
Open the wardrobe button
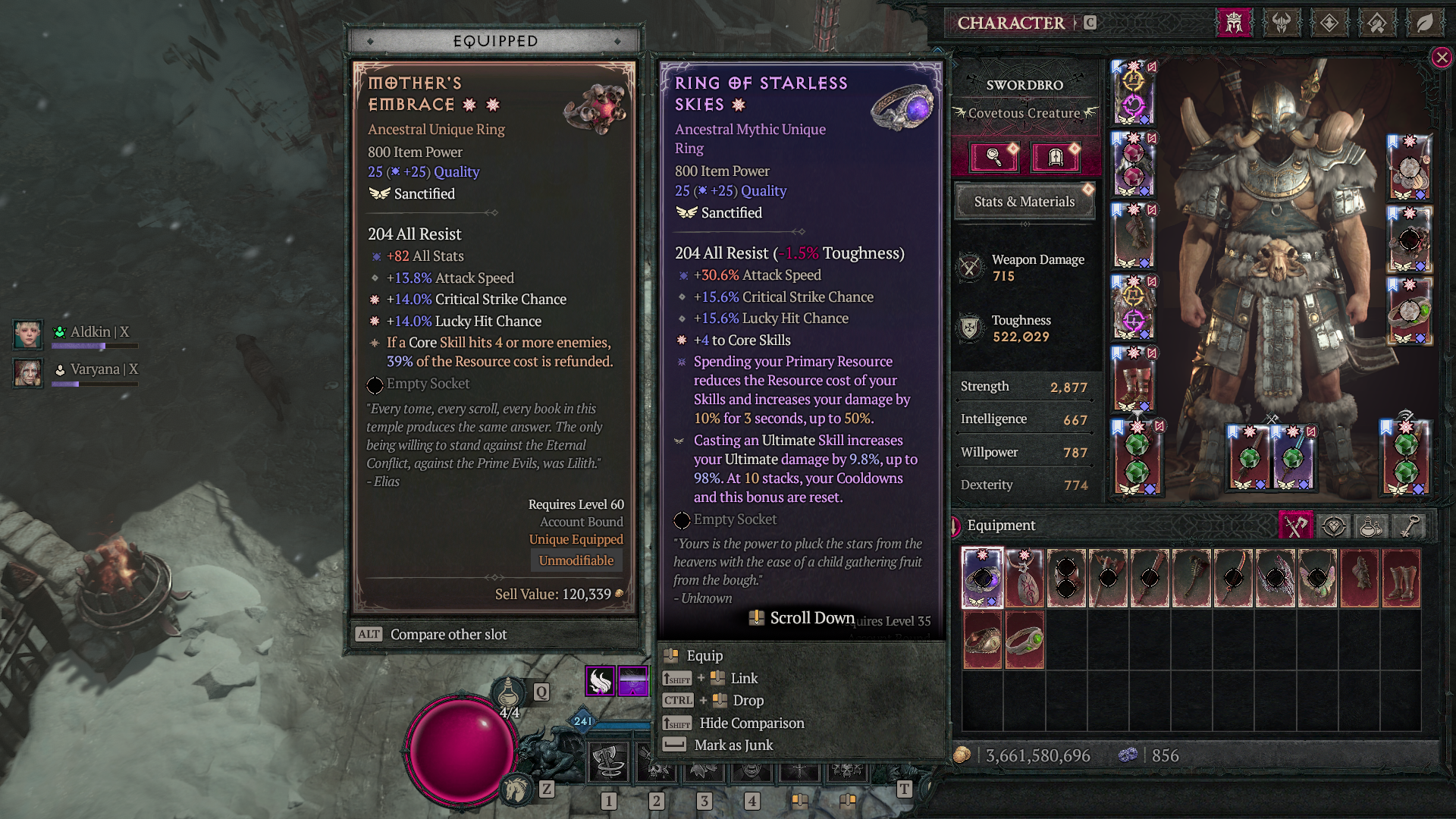[x=1055, y=157]
